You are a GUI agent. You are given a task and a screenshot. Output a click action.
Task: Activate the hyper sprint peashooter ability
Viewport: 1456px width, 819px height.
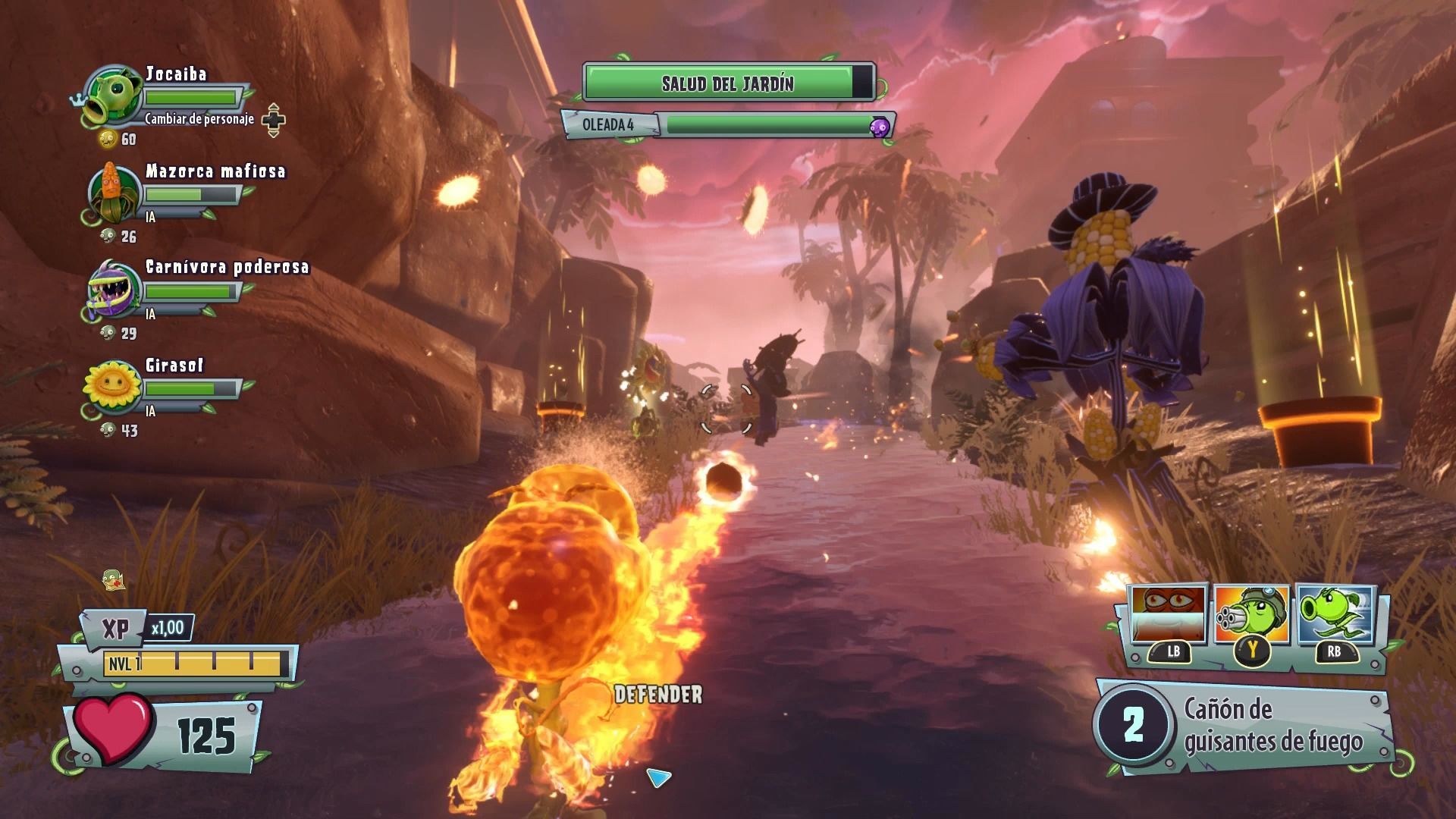pyautogui.click(x=1335, y=615)
